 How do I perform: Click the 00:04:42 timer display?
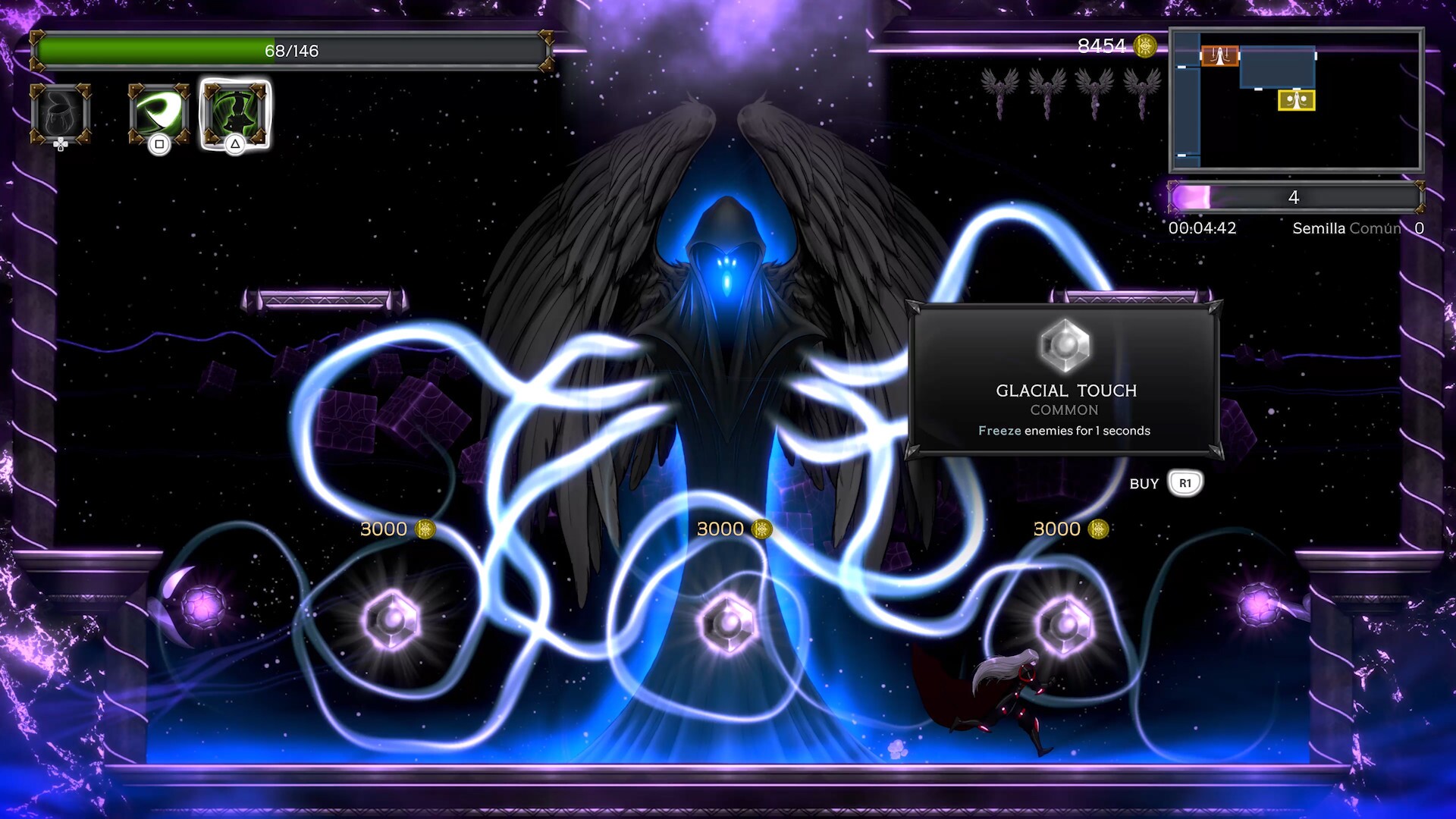point(1203,227)
